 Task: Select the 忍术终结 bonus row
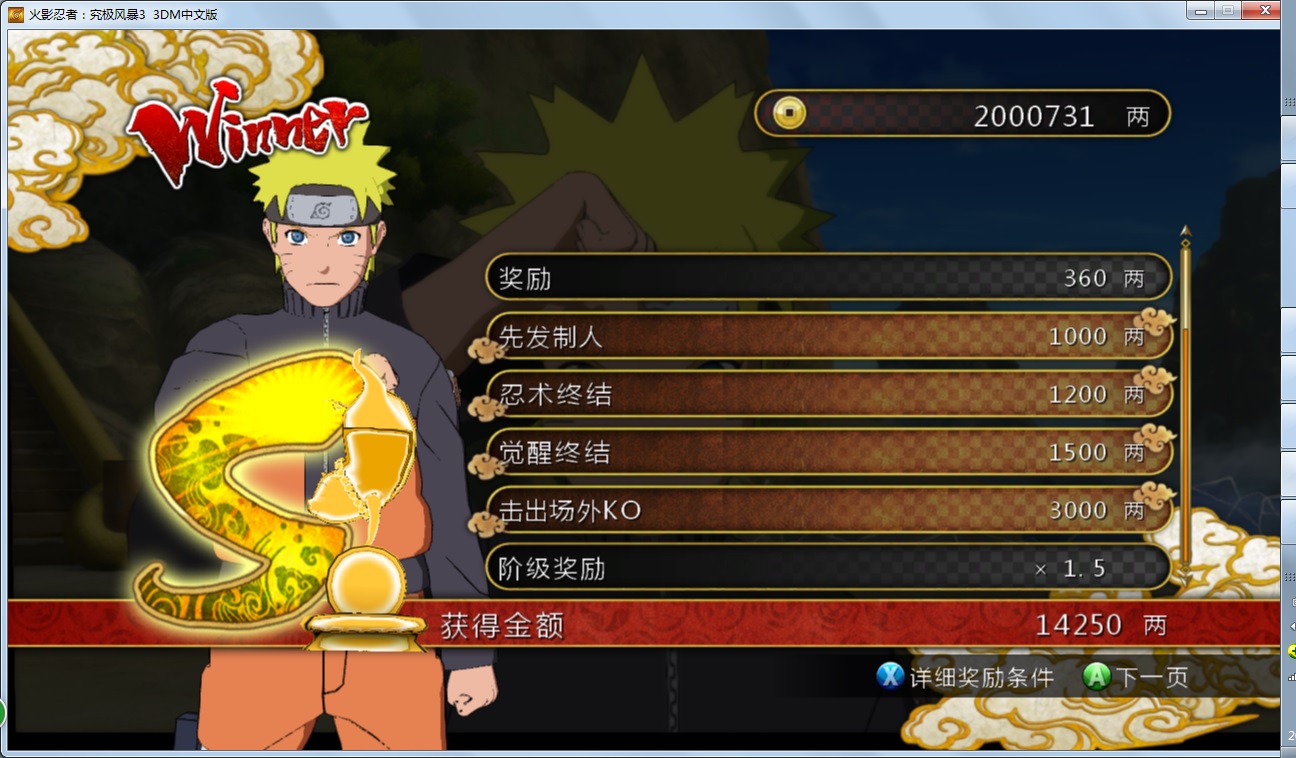(x=828, y=395)
